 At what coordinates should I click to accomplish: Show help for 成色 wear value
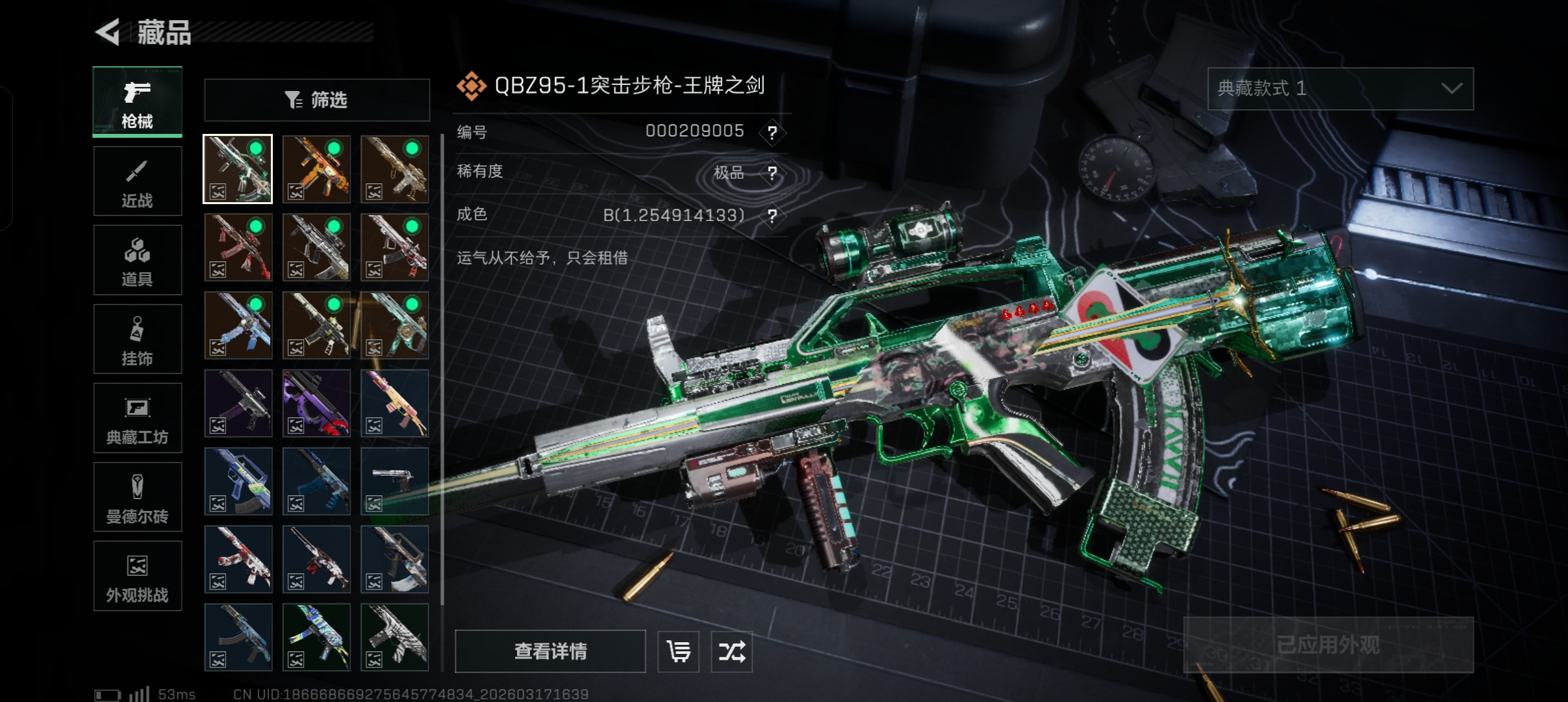coord(772,216)
